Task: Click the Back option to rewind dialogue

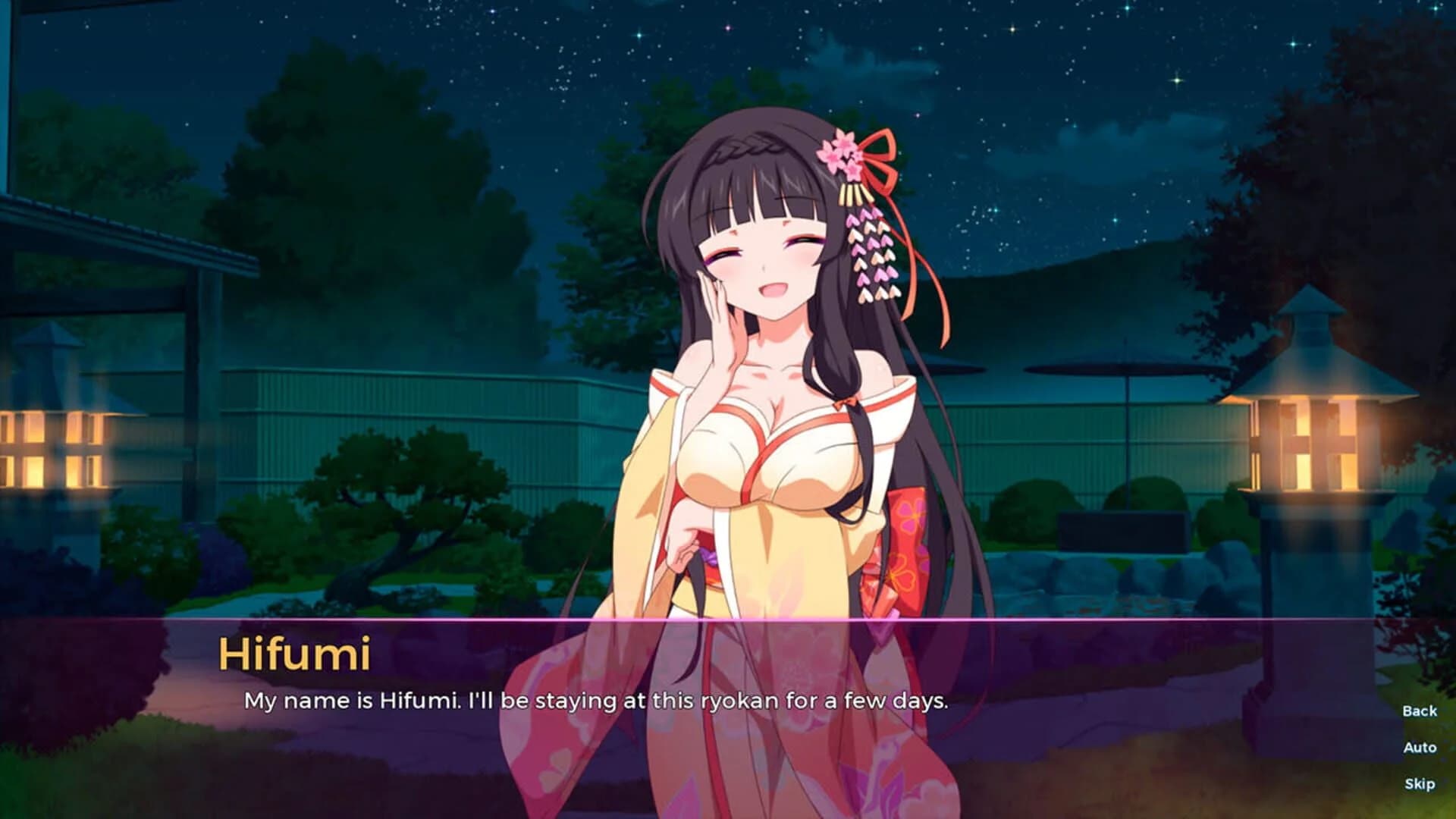Action: (x=1420, y=709)
